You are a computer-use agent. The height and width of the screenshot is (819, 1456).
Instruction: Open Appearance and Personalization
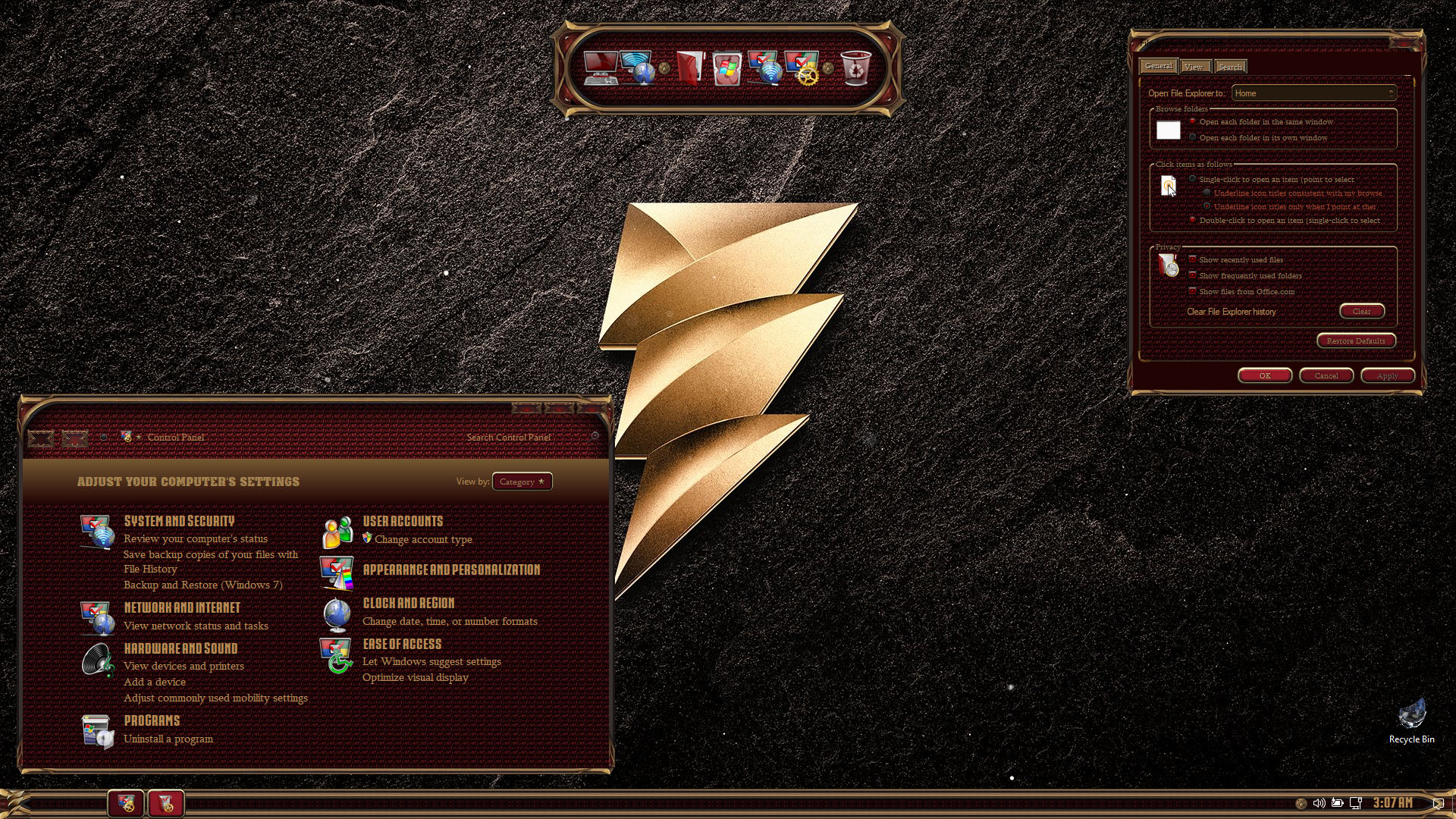451,570
